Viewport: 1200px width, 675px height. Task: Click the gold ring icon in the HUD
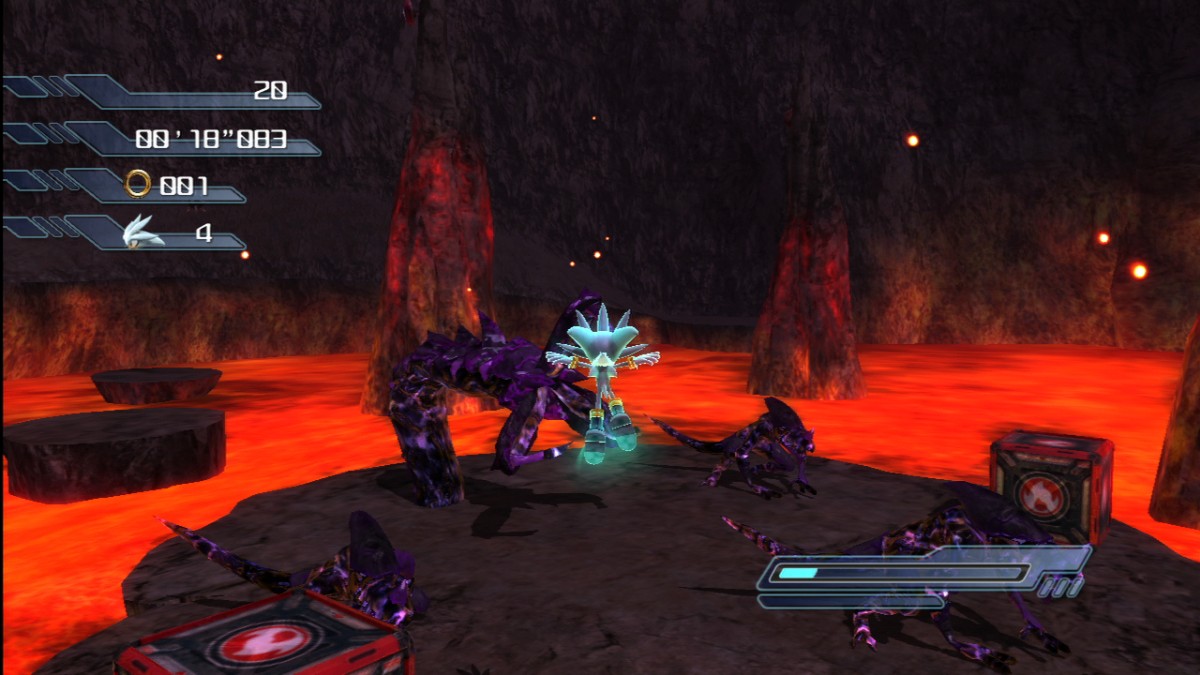point(138,183)
